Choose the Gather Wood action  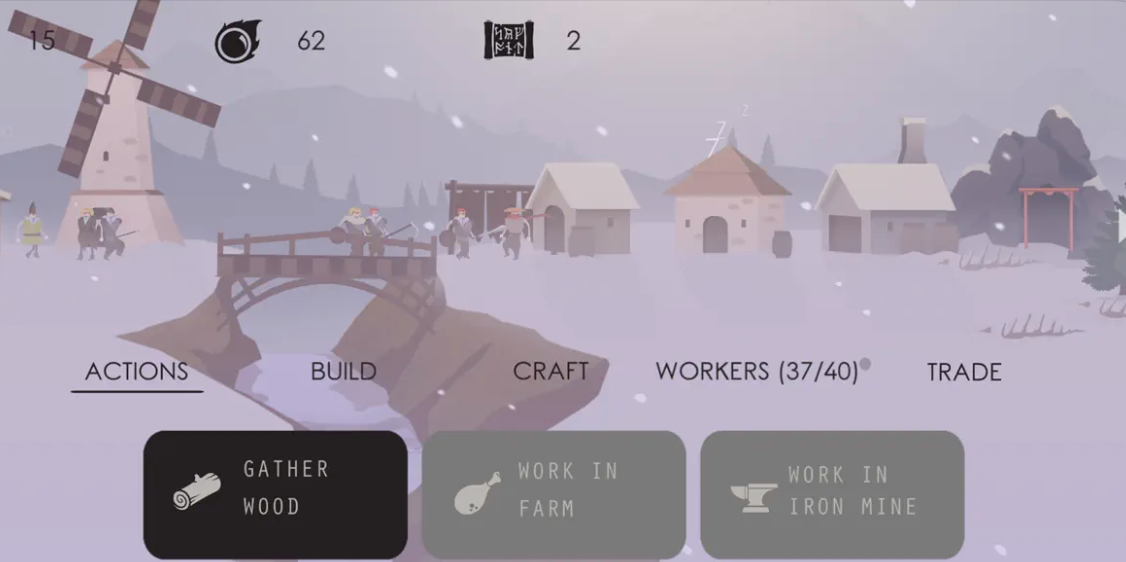point(275,494)
